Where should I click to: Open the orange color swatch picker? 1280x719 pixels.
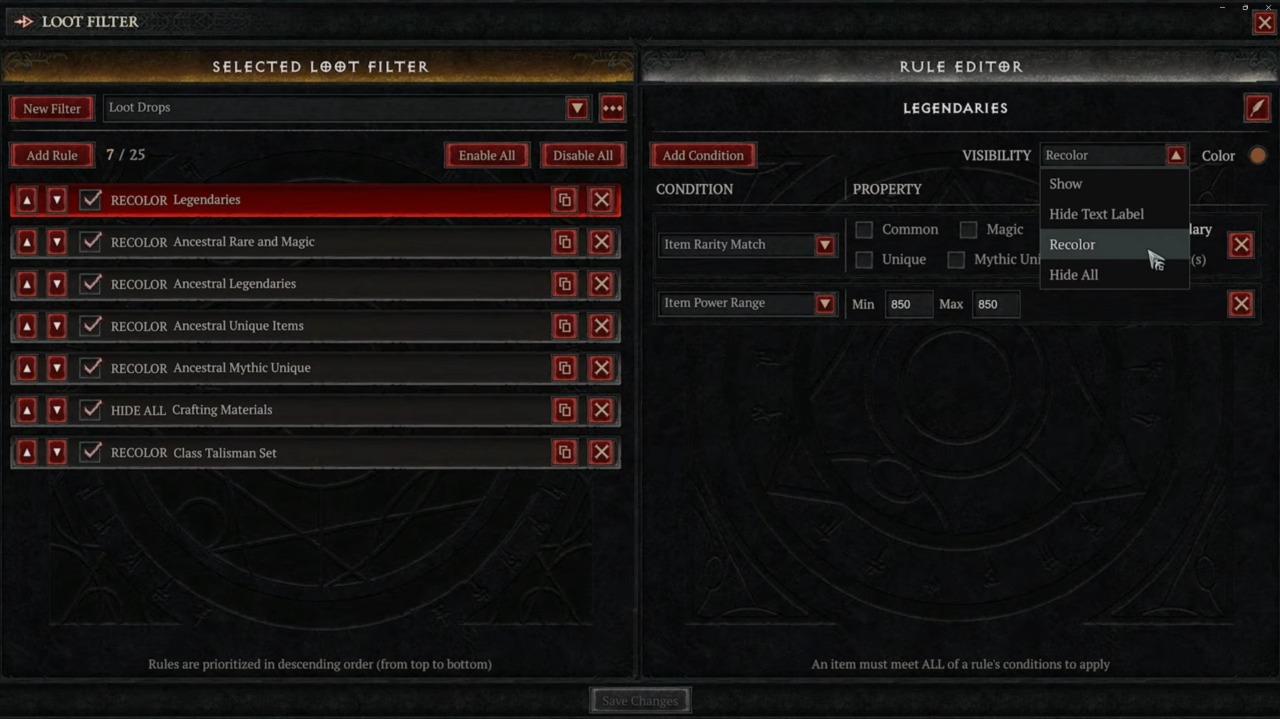(1257, 156)
